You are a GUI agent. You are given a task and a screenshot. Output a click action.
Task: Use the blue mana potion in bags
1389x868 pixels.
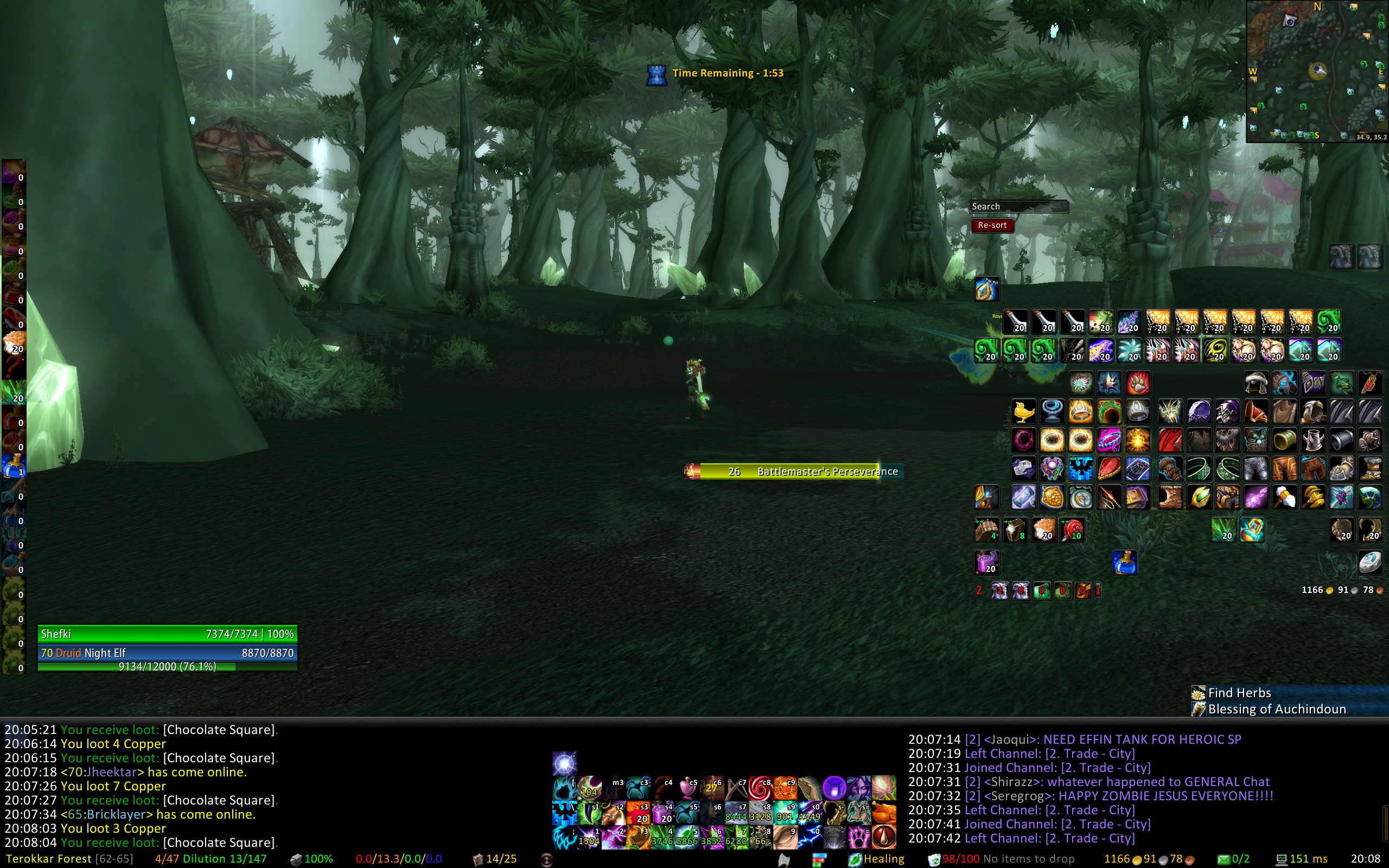tap(1124, 563)
